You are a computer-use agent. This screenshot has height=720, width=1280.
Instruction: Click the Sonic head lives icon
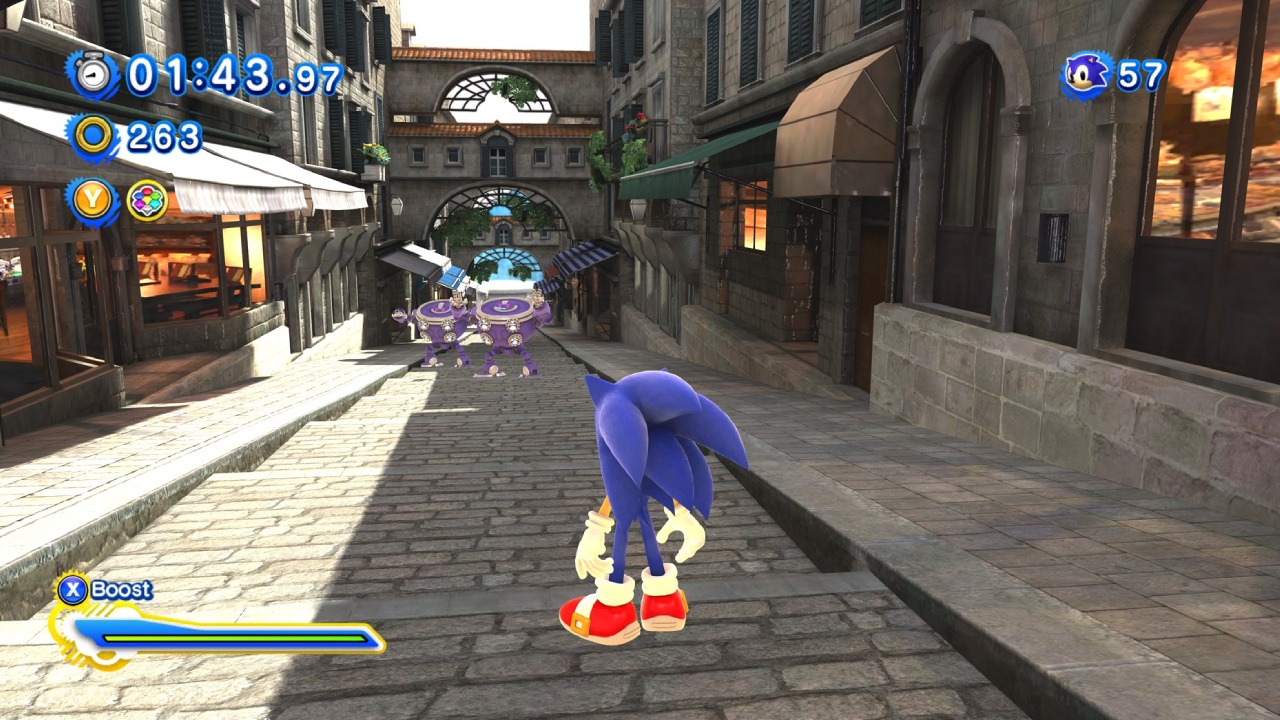pyautogui.click(x=1086, y=75)
